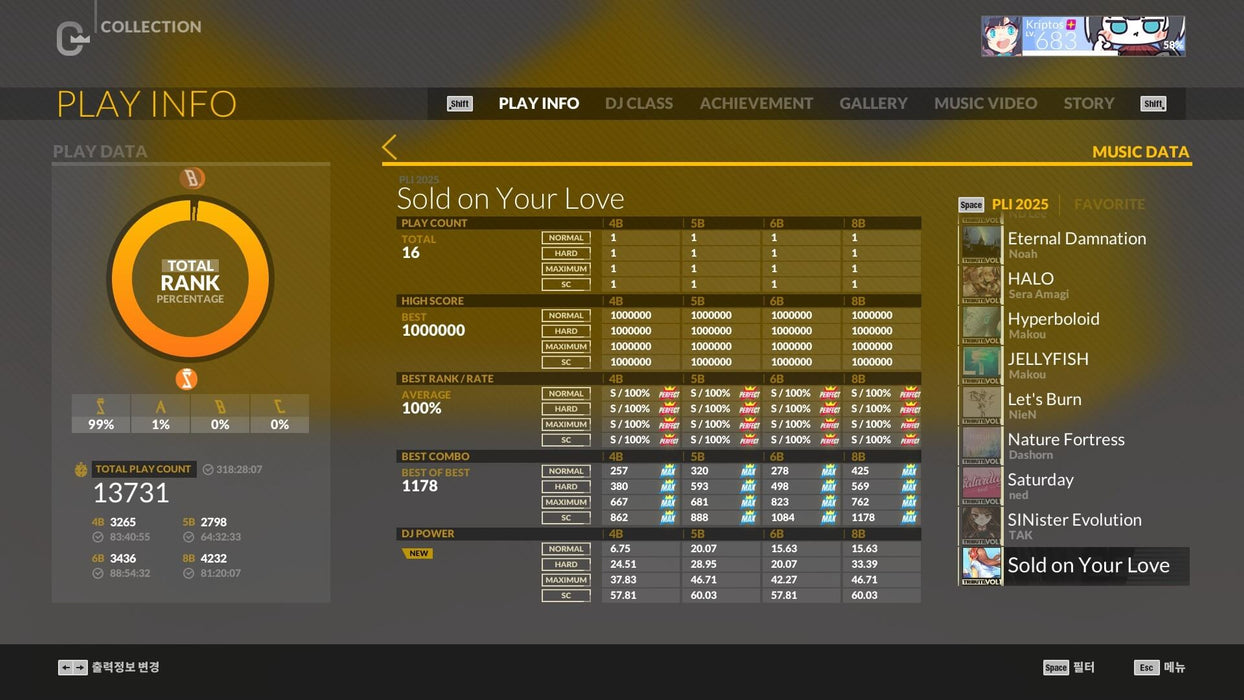This screenshot has width=1244, height=700.
Task: Select the PLAY INFO tab
Action: click(x=538, y=103)
